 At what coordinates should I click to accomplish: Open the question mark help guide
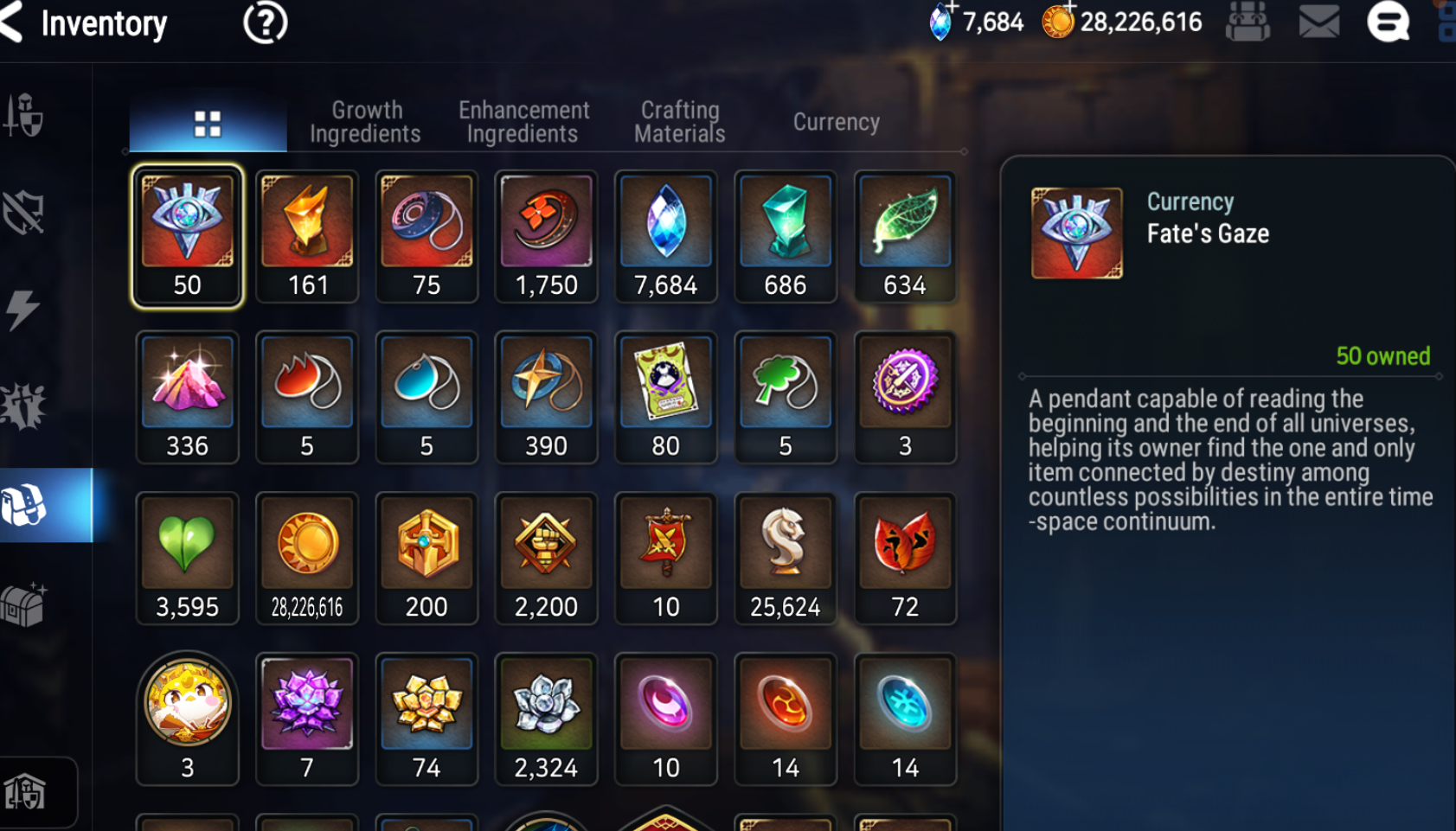pos(265,23)
